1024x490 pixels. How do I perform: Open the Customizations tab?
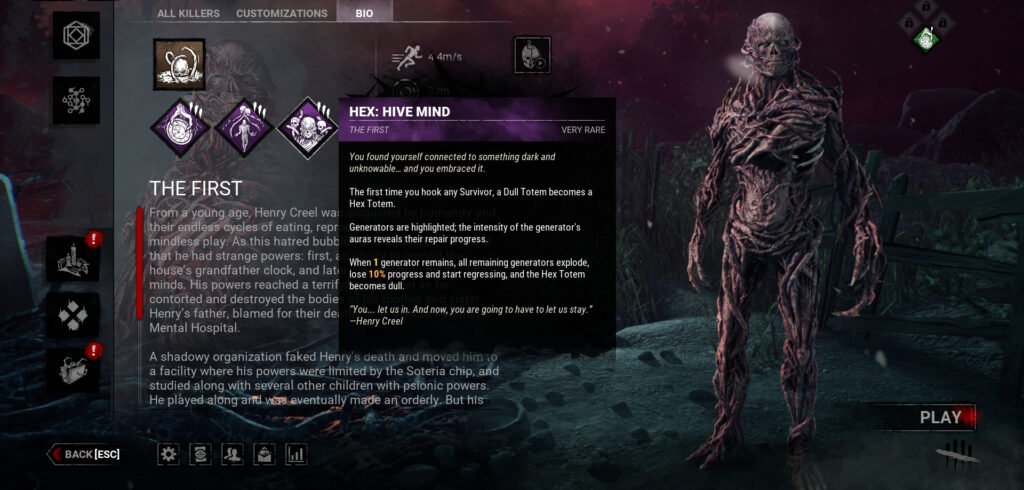tap(281, 13)
